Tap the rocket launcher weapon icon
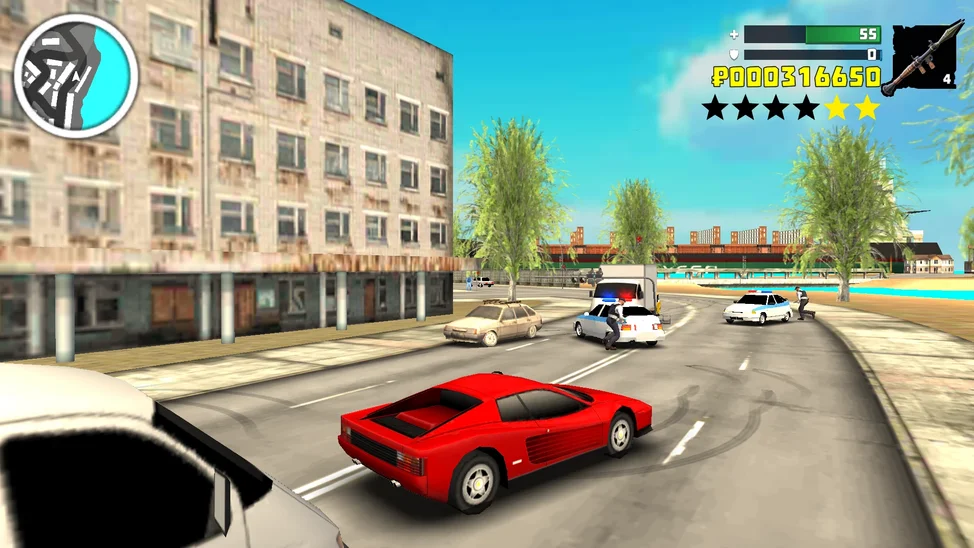This screenshot has height=548, width=974. click(922, 57)
